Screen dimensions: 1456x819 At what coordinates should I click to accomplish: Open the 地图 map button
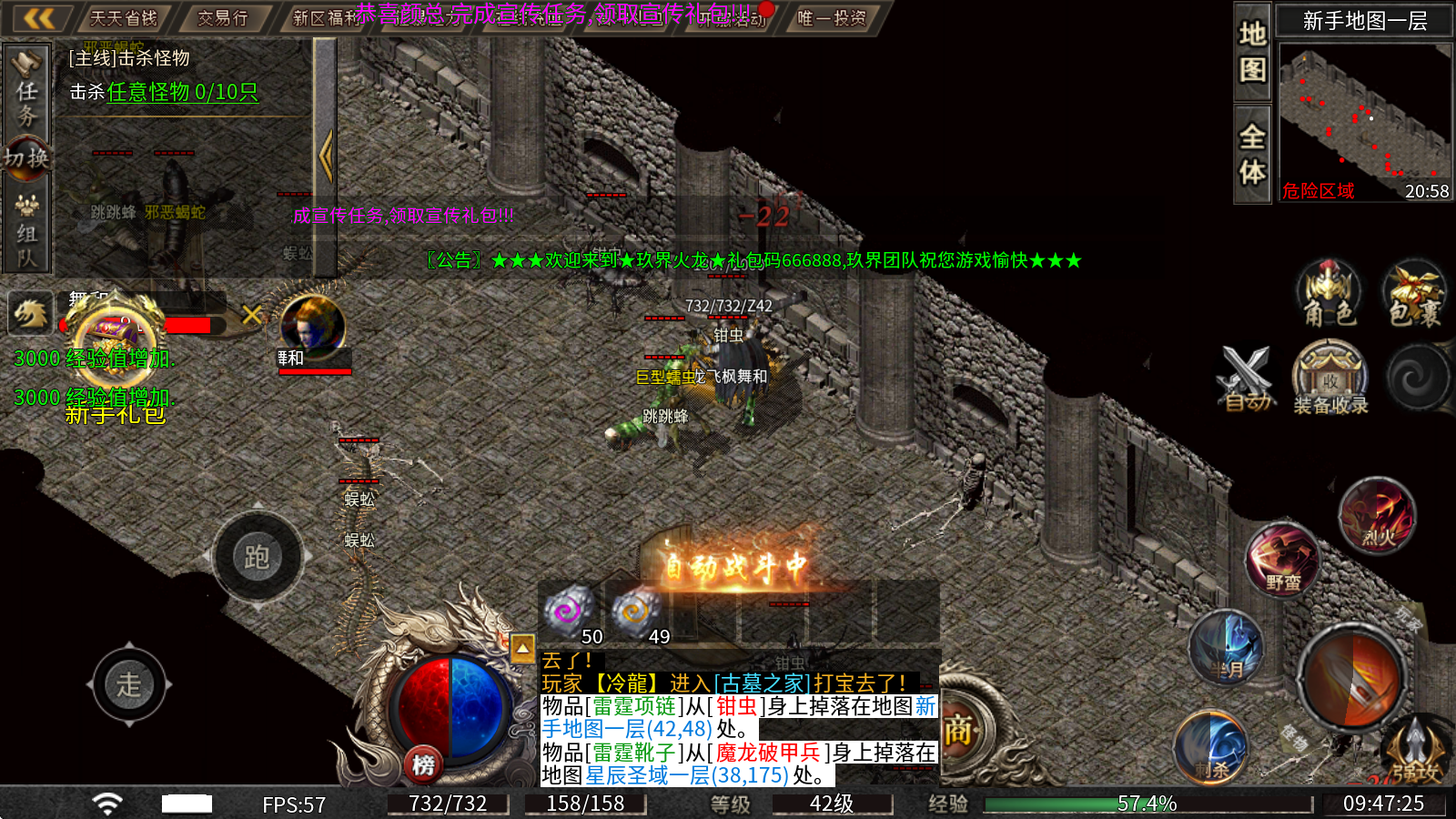point(1252,52)
